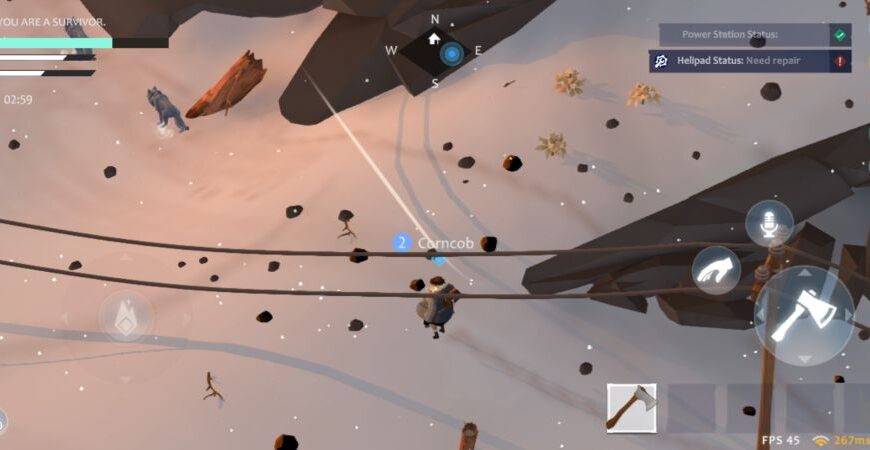The width and height of the screenshot is (870, 450).
Task: Tap the virtual movement joystick
Action: click(126, 316)
